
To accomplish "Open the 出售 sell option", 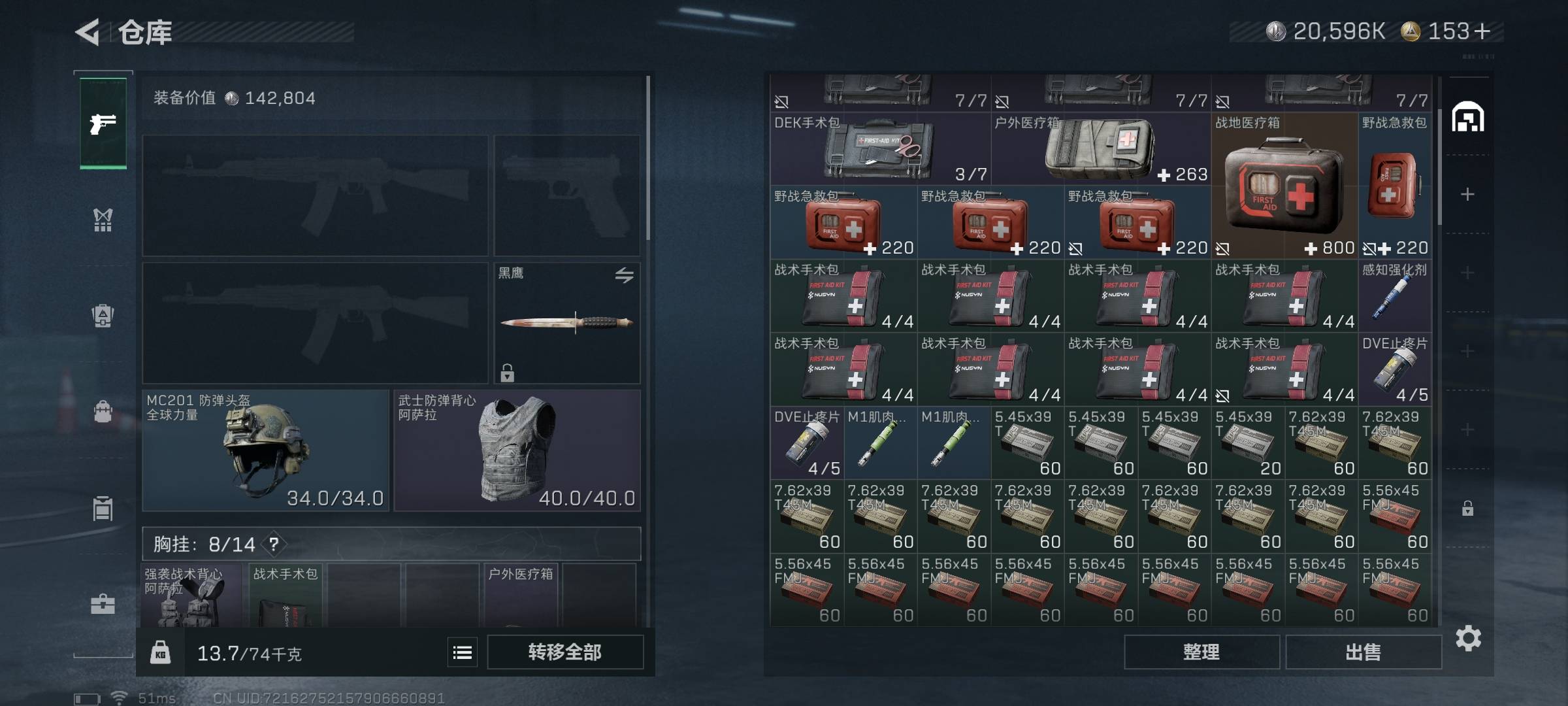I will point(1363,652).
